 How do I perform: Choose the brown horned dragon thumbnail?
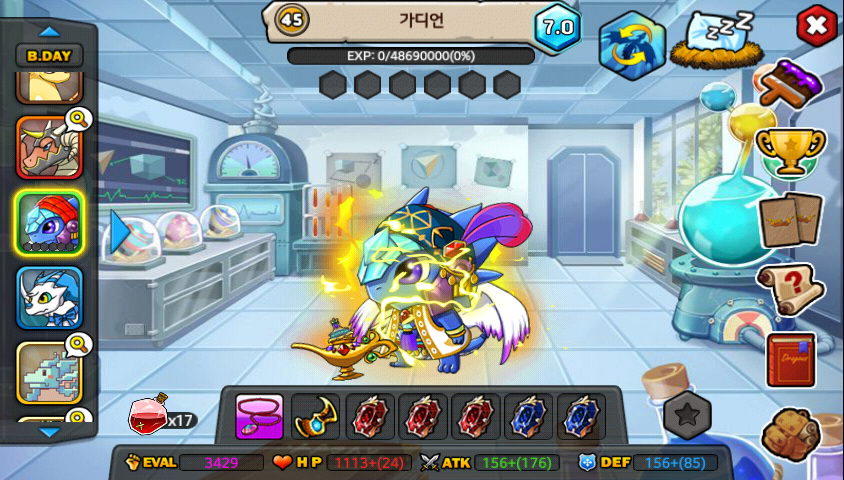click(x=49, y=148)
